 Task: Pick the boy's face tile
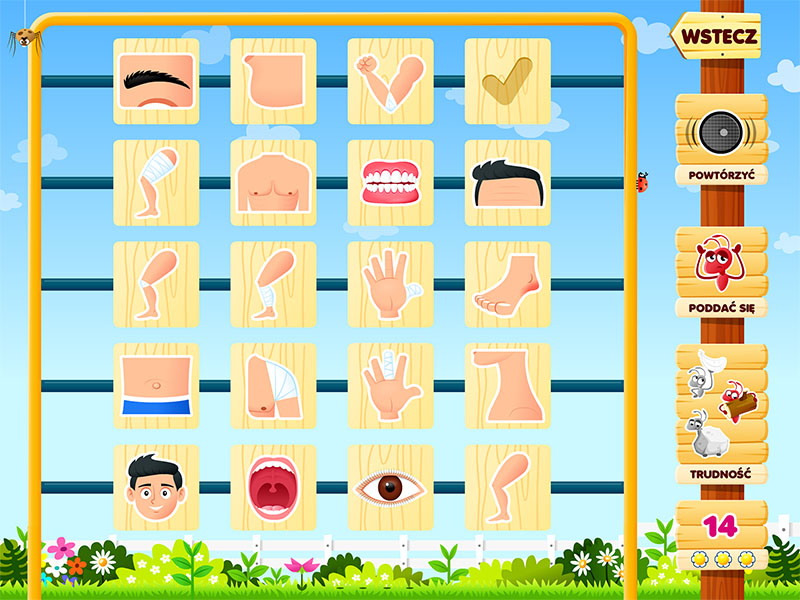[x=156, y=487]
